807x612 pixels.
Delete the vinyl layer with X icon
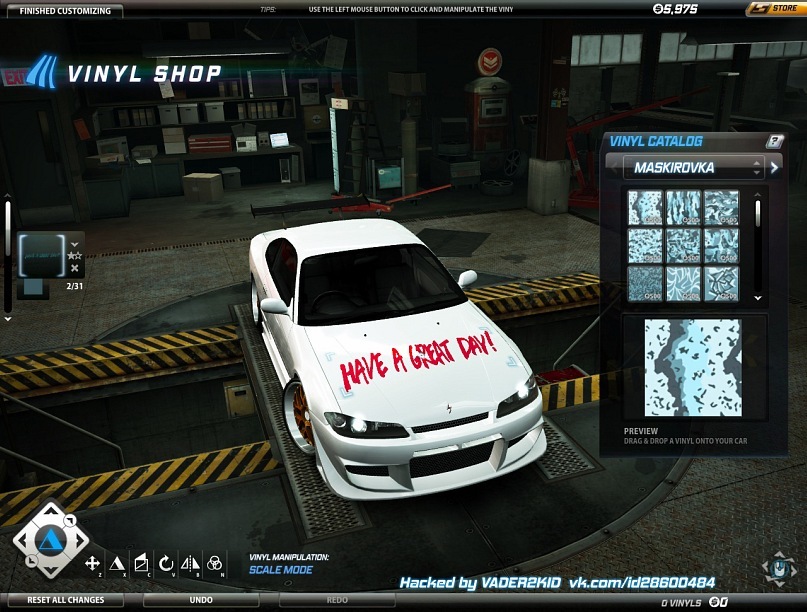pyautogui.click(x=75, y=269)
